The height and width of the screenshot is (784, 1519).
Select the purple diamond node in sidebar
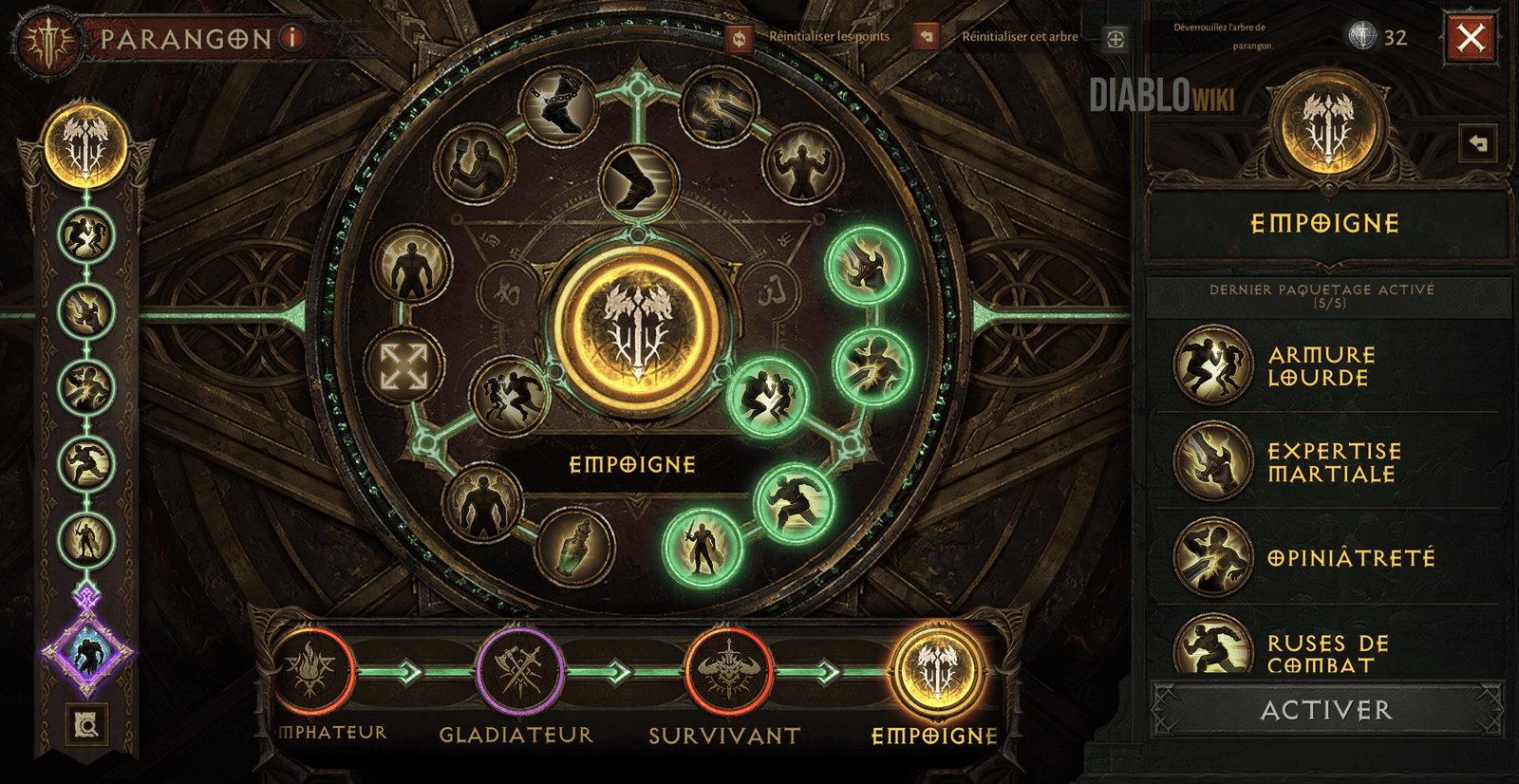(87, 654)
